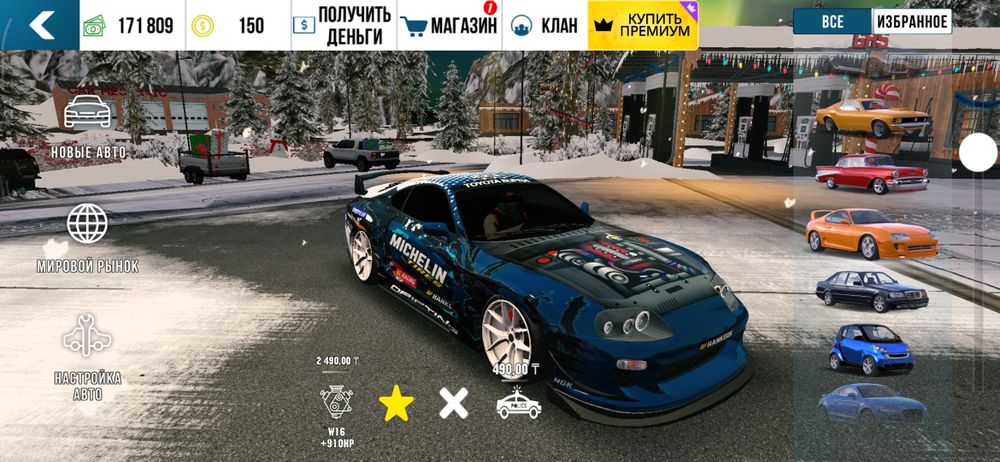Choose the black sedan thumbnail

point(868,290)
